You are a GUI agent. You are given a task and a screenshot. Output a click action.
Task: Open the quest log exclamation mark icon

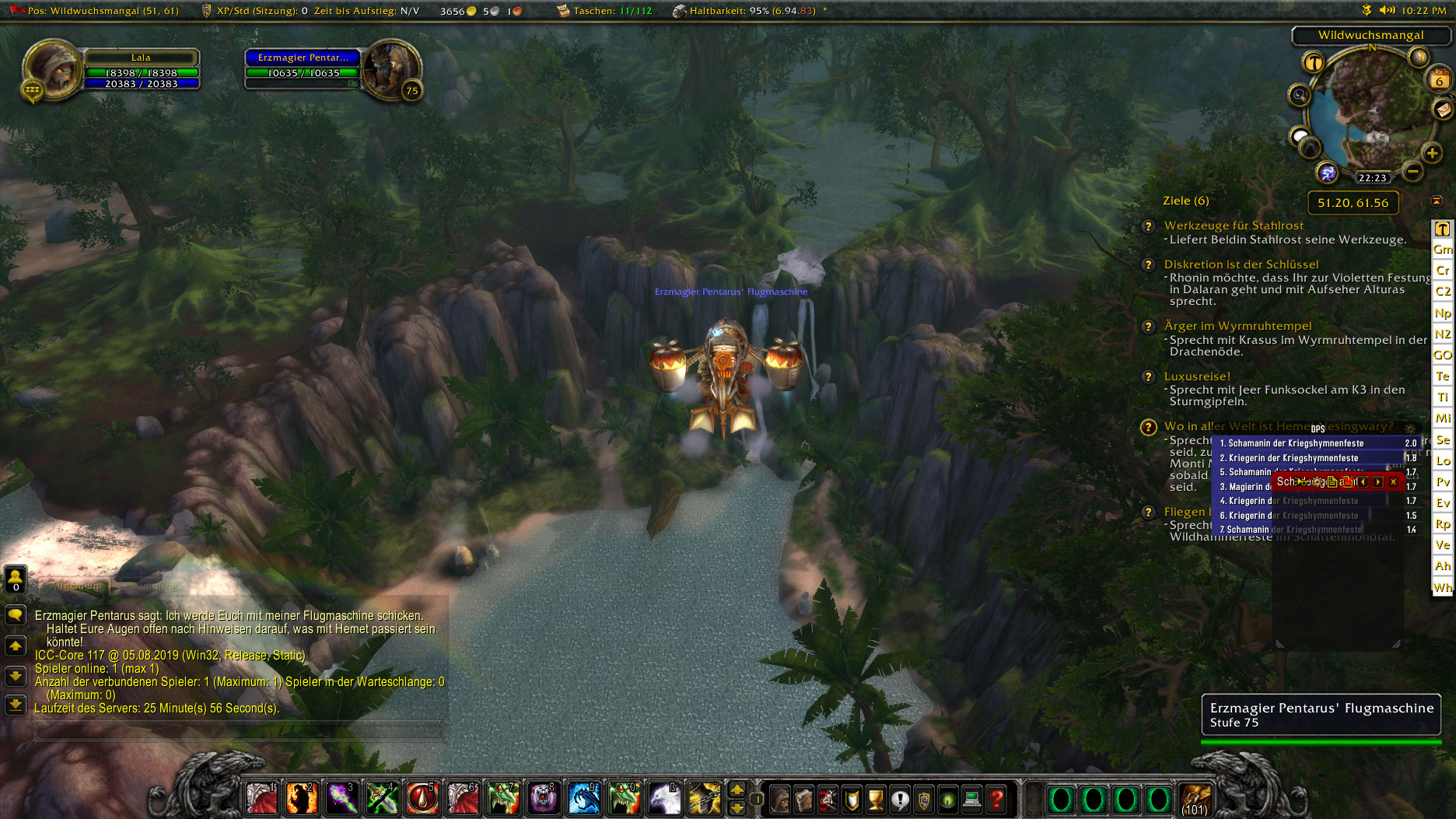click(x=899, y=800)
